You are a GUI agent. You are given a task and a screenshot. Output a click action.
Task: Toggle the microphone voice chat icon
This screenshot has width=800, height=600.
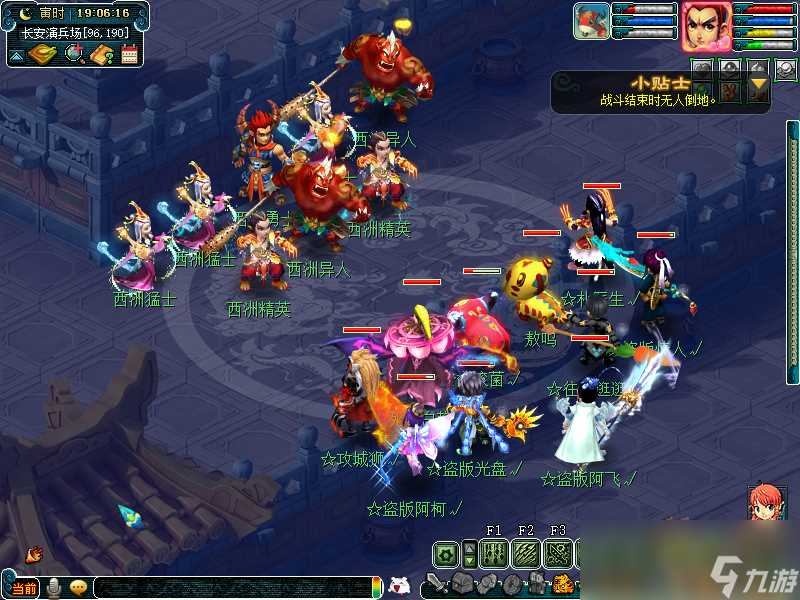click(x=54, y=587)
